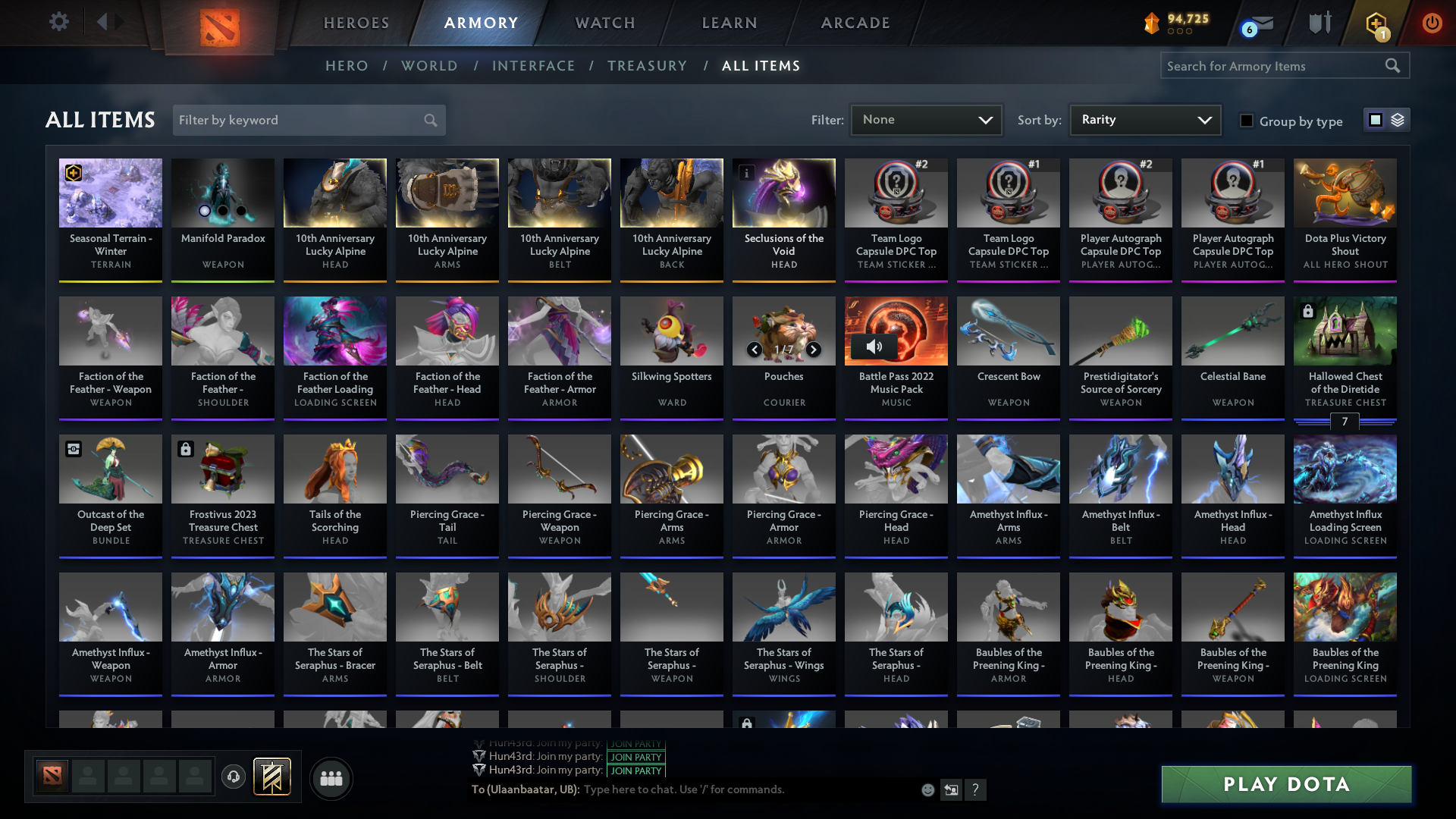This screenshot has height=819, width=1456.
Task: Open the friends list people icon
Action: [x=331, y=778]
